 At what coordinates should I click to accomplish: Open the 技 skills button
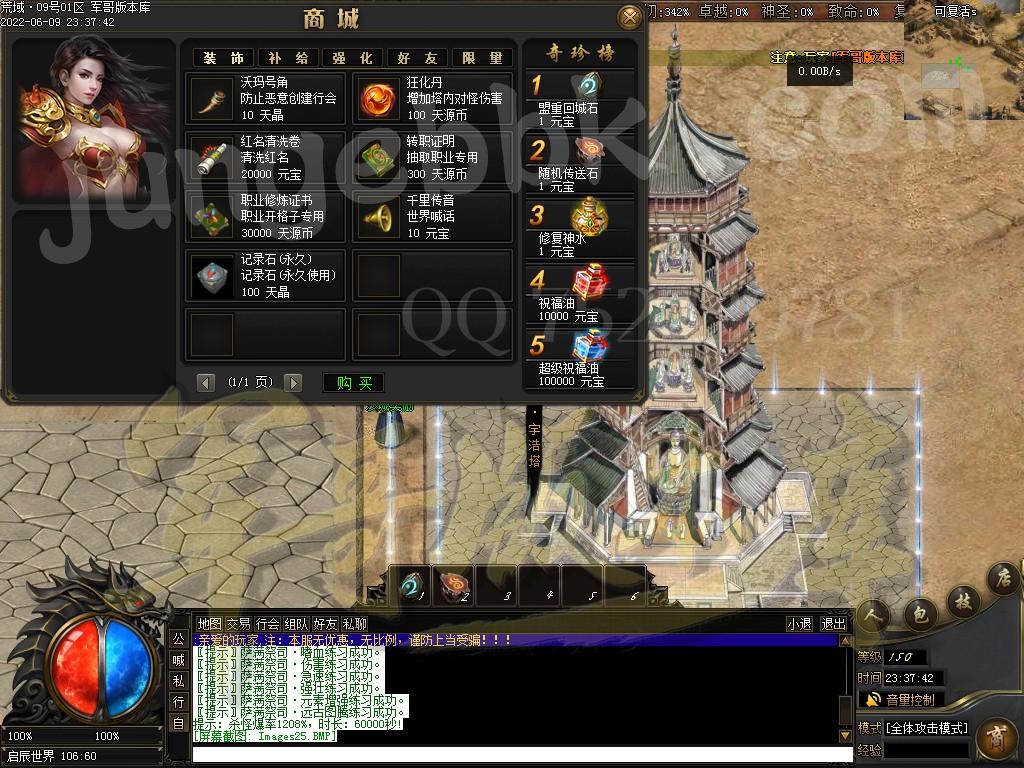963,600
